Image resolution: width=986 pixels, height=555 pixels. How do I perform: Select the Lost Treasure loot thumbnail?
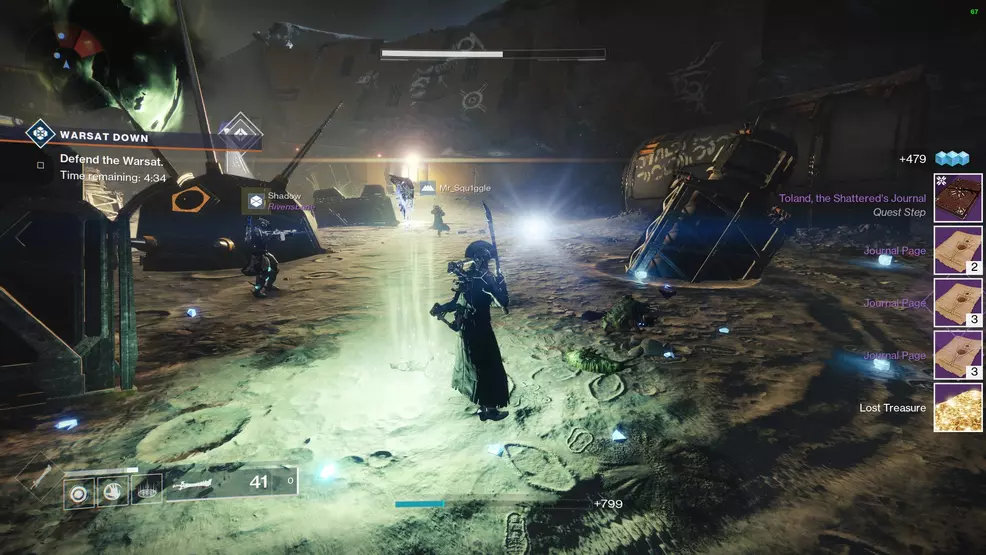[x=957, y=407]
